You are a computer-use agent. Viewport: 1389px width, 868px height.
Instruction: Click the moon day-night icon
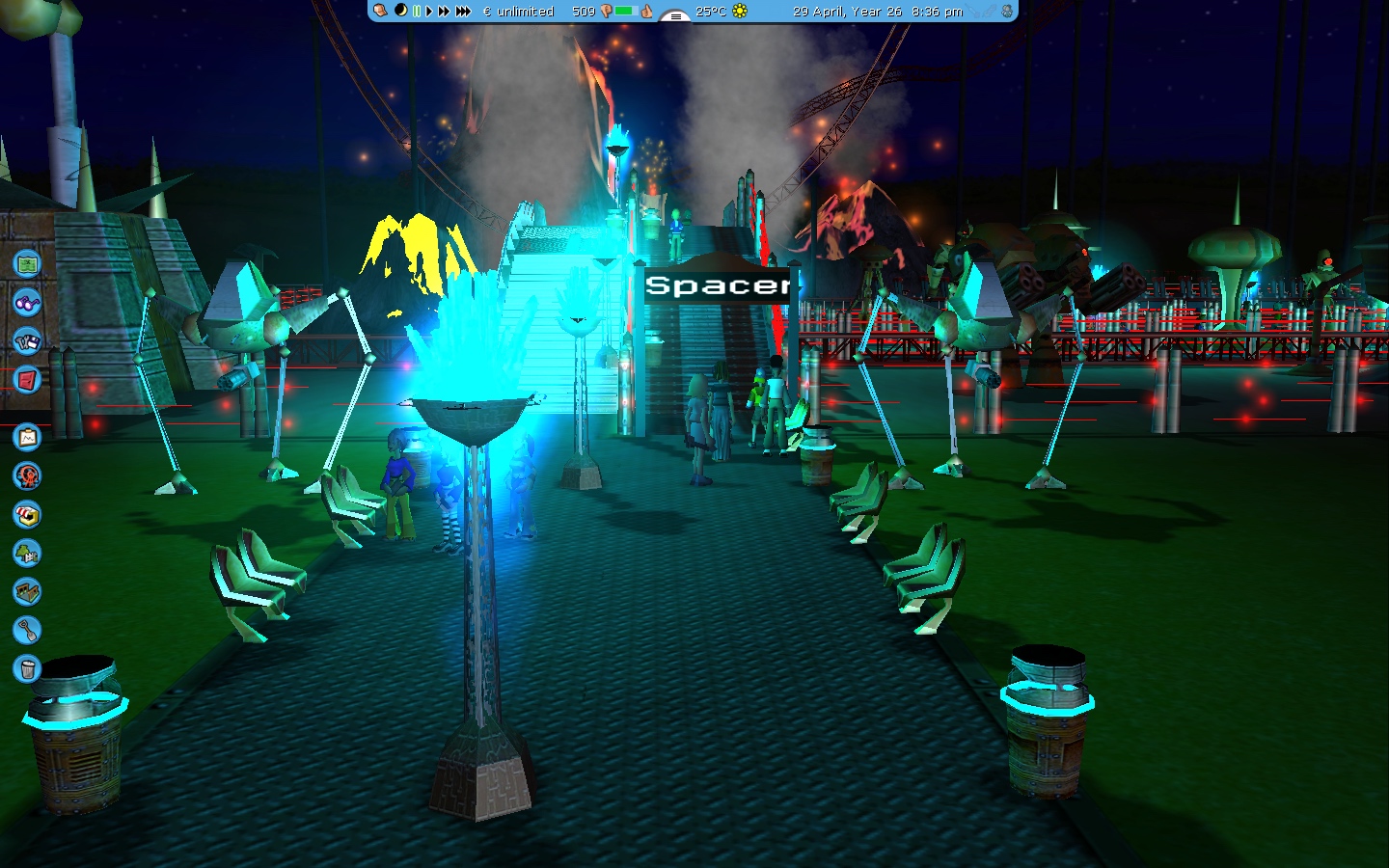[x=401, y=11]
